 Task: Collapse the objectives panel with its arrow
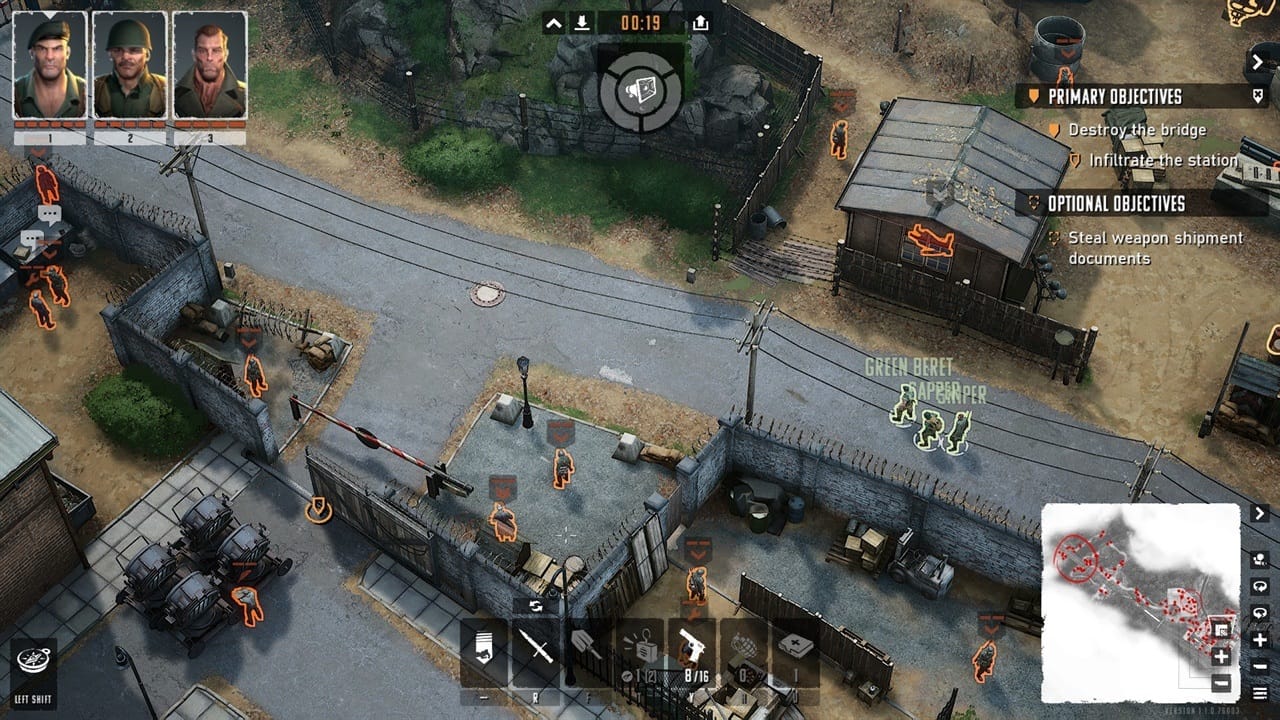1258,62
